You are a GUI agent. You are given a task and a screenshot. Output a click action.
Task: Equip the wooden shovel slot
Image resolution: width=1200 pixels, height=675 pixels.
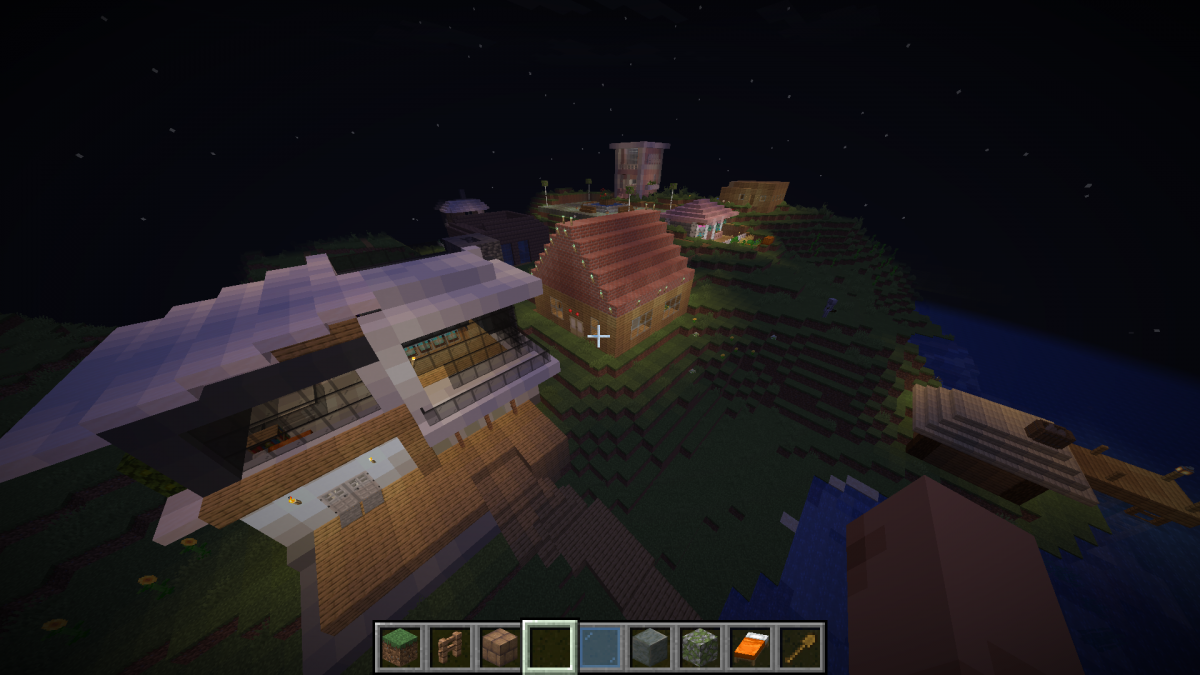tap(800, 647)
